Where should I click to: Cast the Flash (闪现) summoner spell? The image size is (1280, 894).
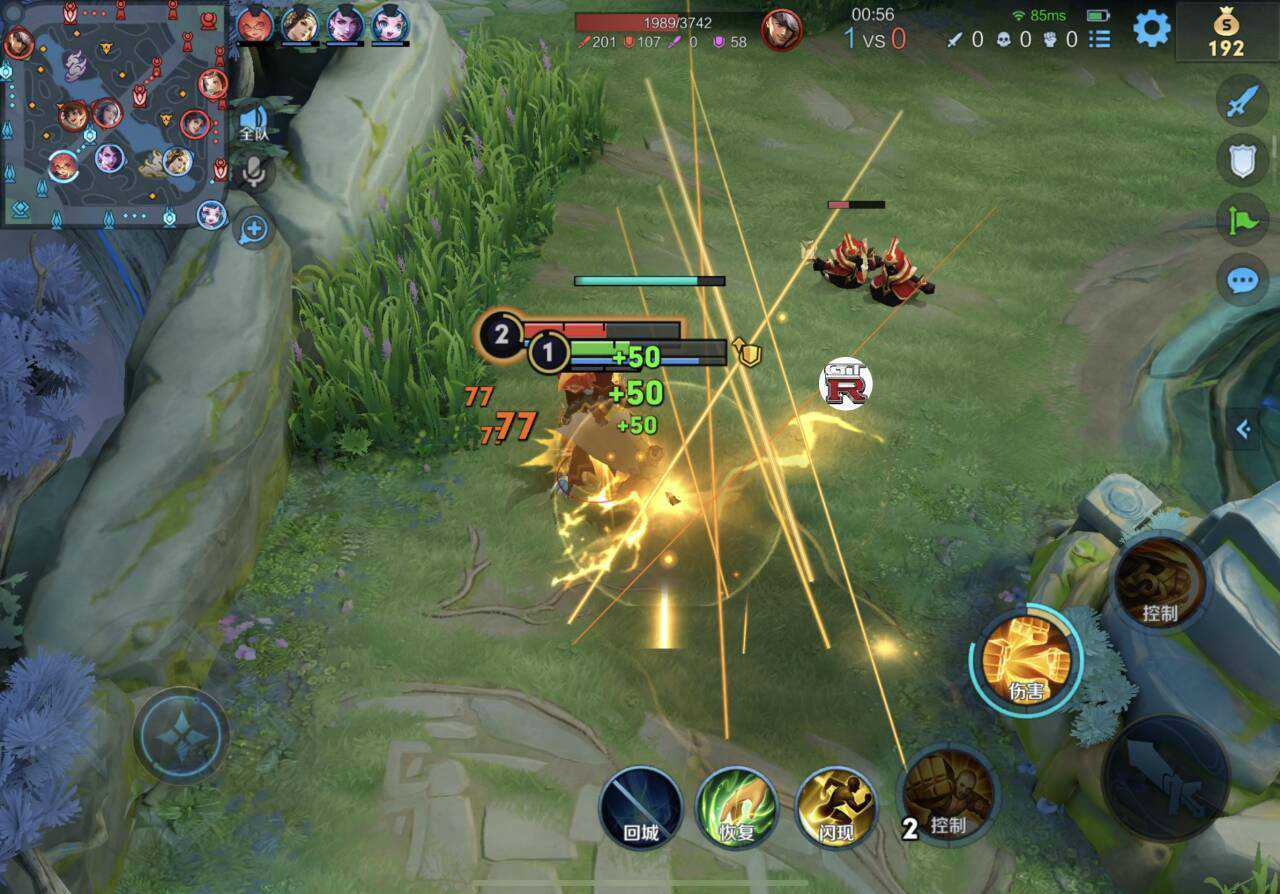(838, 807)
